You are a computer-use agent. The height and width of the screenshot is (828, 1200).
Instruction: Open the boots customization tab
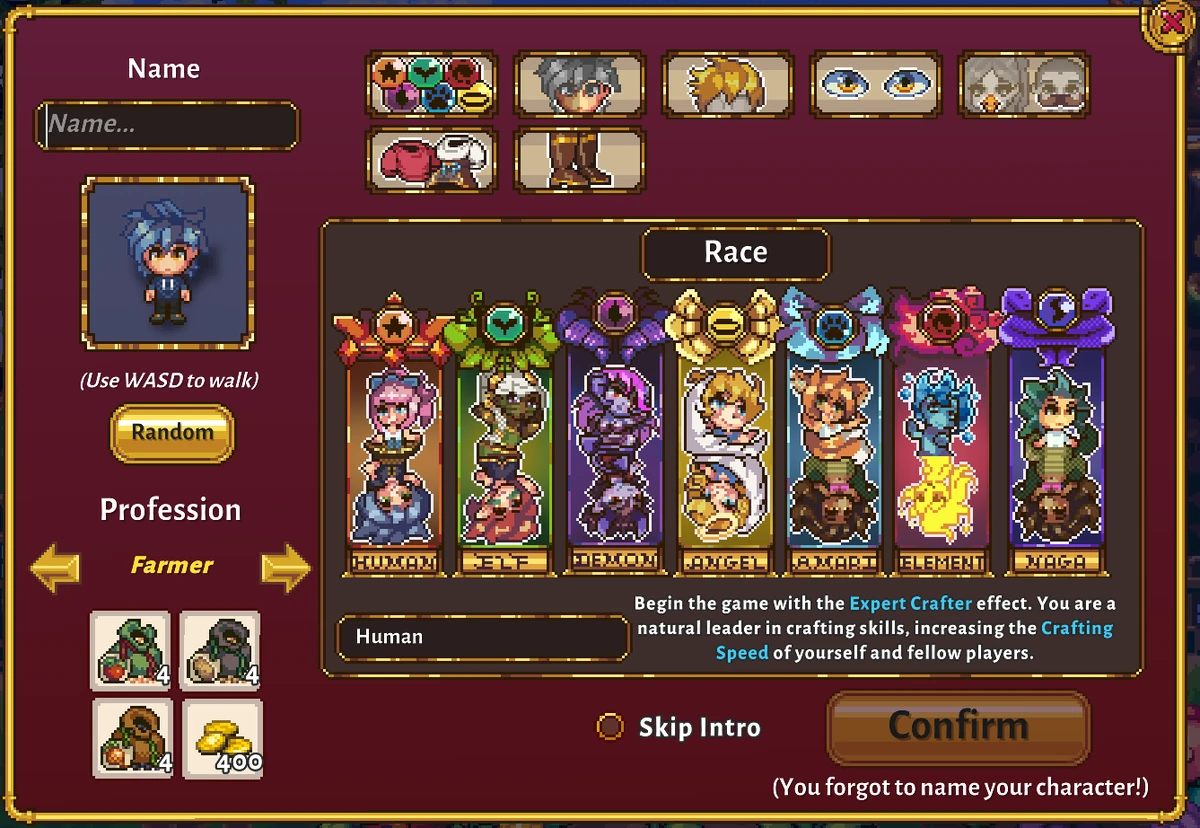coord(579,159)
